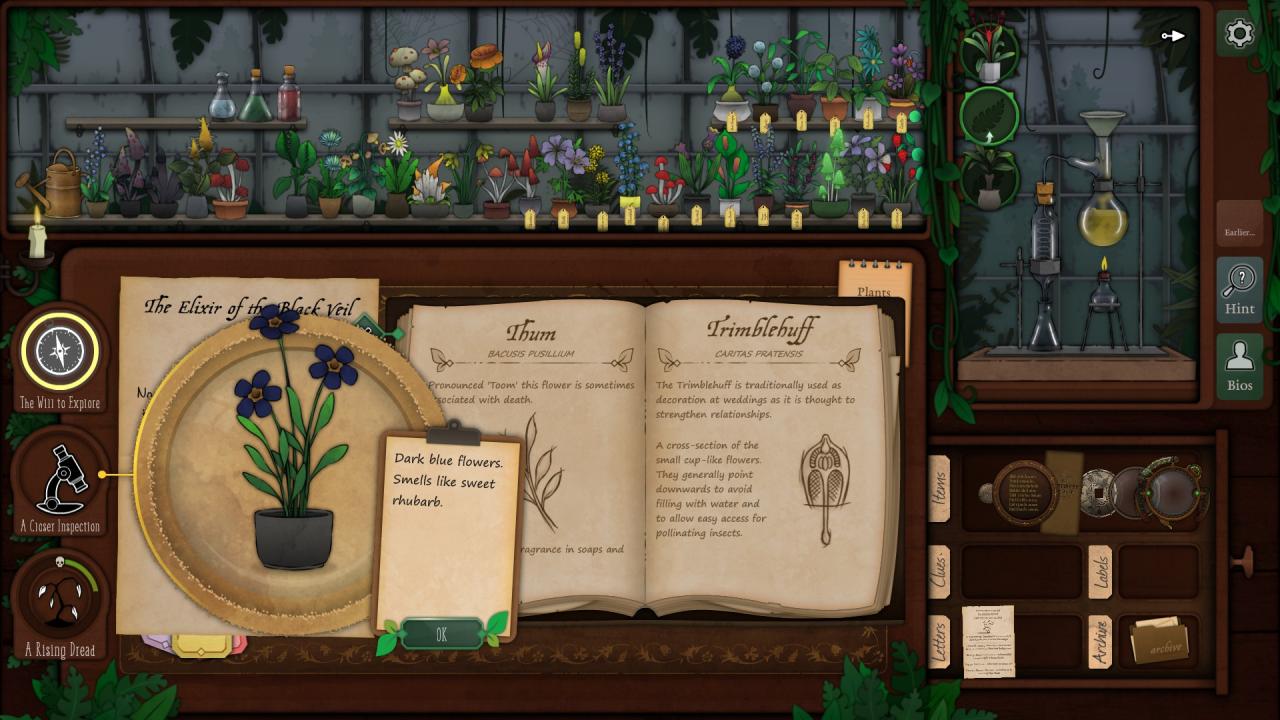Ask for a Hint
The image size is (1280, 720).
1239,288
